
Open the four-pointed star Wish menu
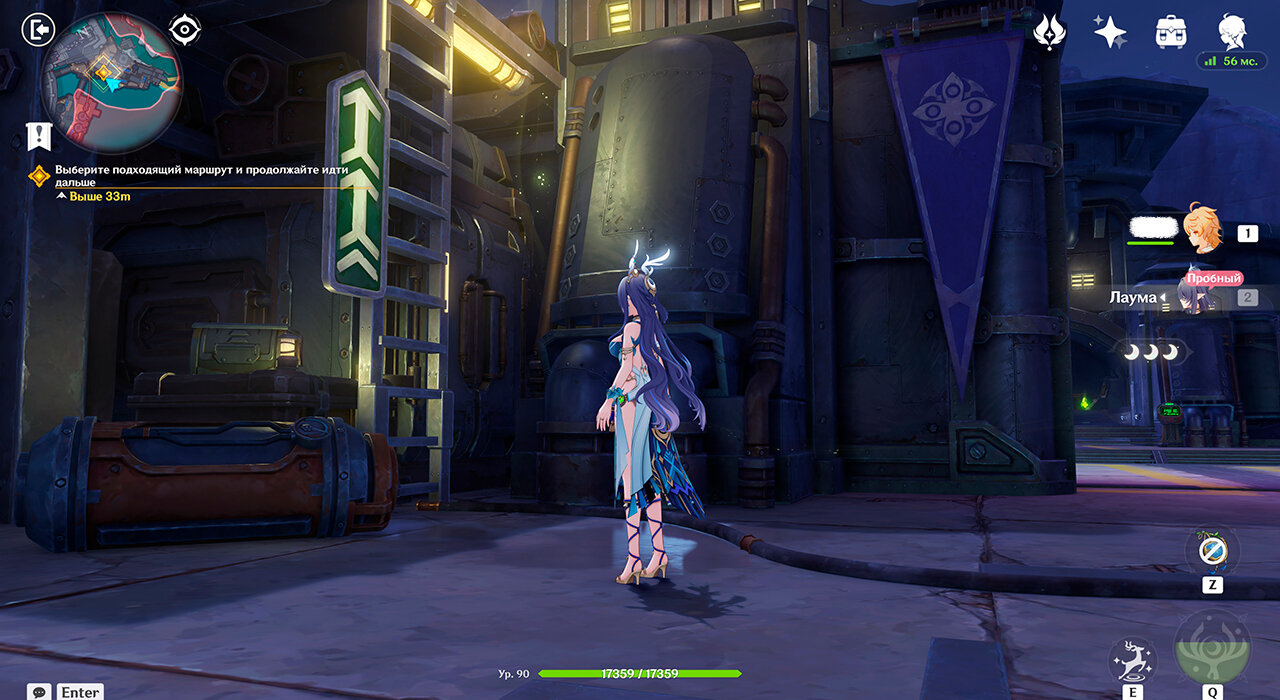tap(1109, 31)
